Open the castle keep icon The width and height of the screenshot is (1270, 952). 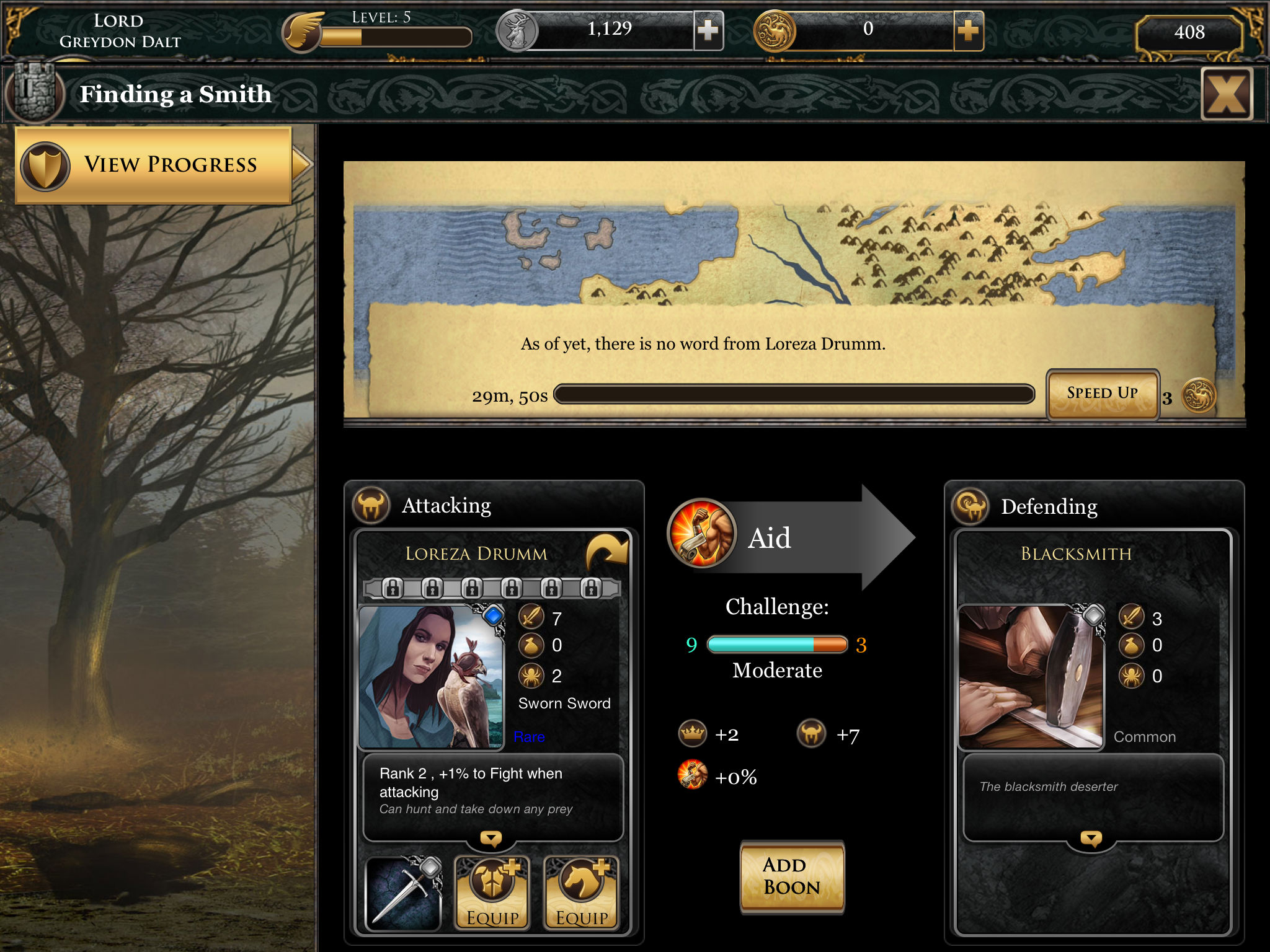click(x=34, y=93)
